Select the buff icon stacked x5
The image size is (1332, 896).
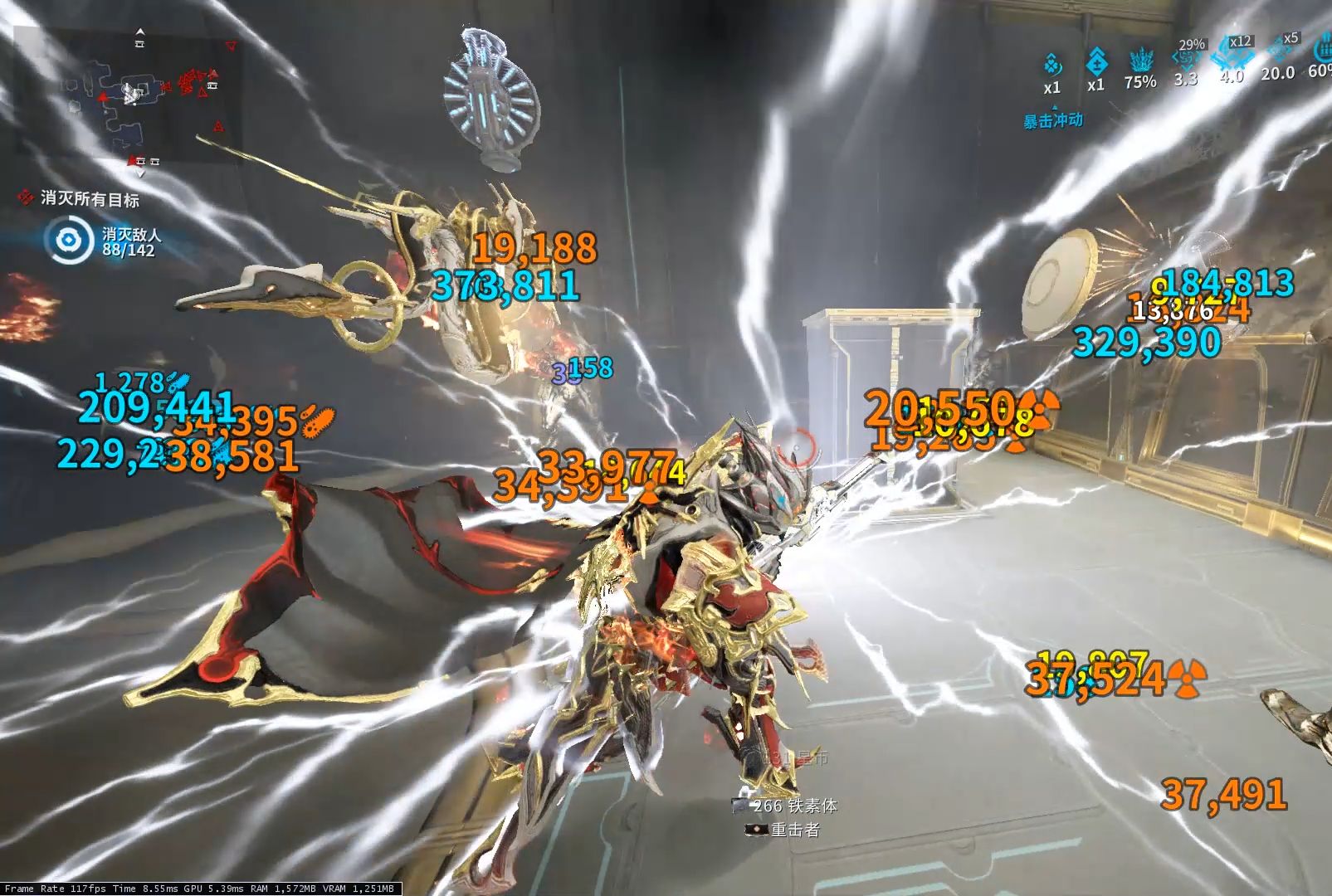(1279, 52)
